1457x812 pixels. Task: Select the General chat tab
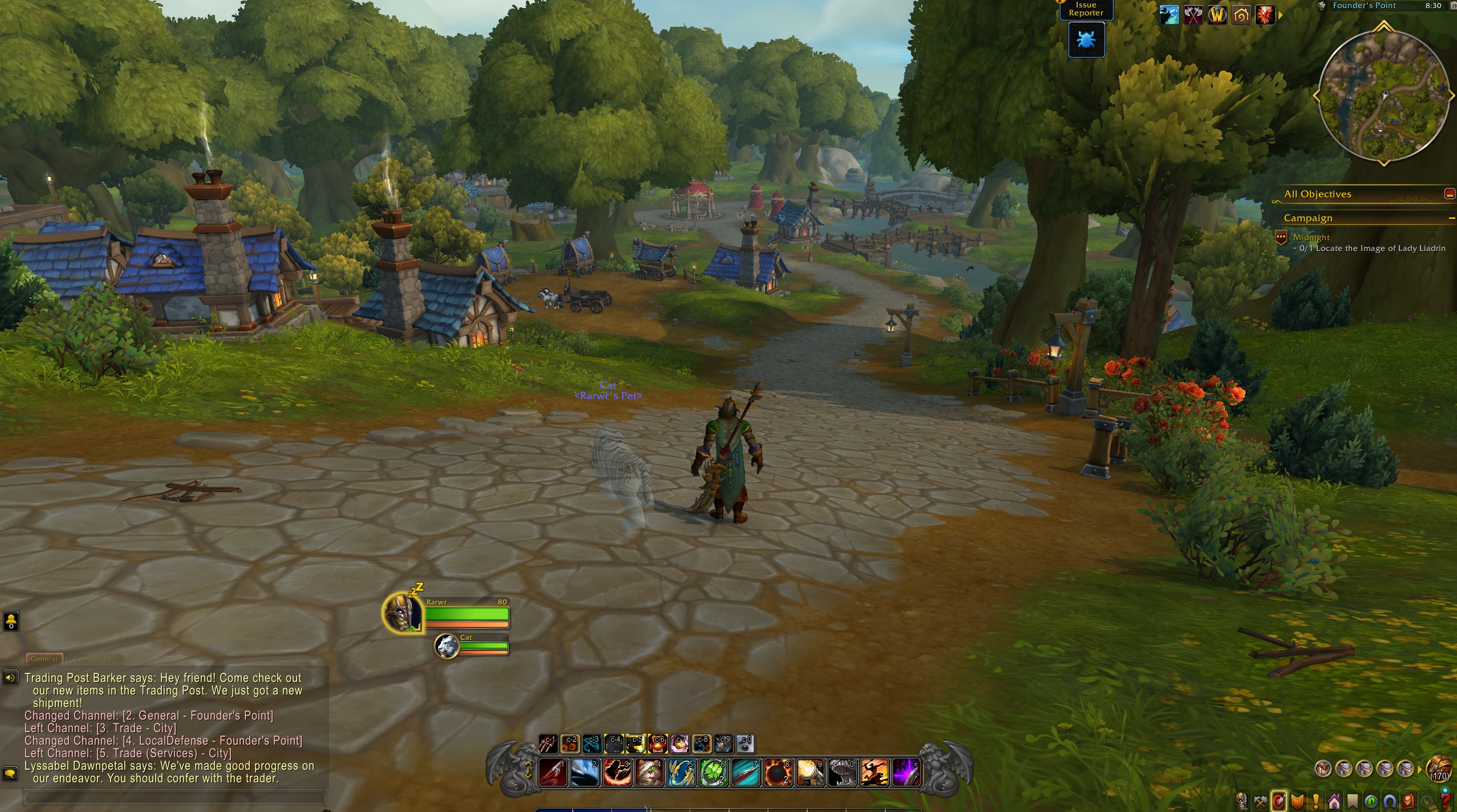point(44,659)
